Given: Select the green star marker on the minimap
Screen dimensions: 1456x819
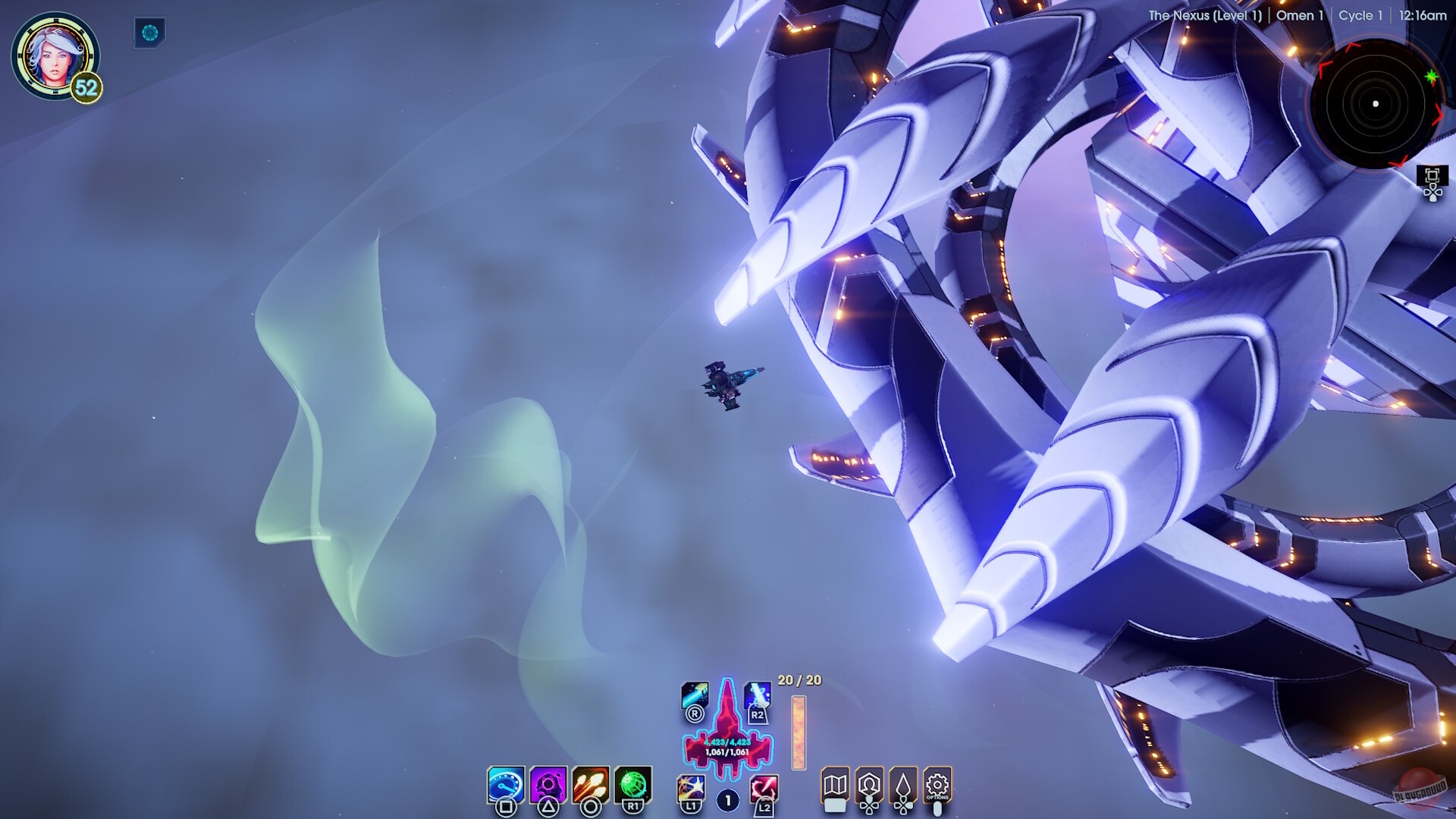Looking at the screenshot, I should tap(1429, 75).
